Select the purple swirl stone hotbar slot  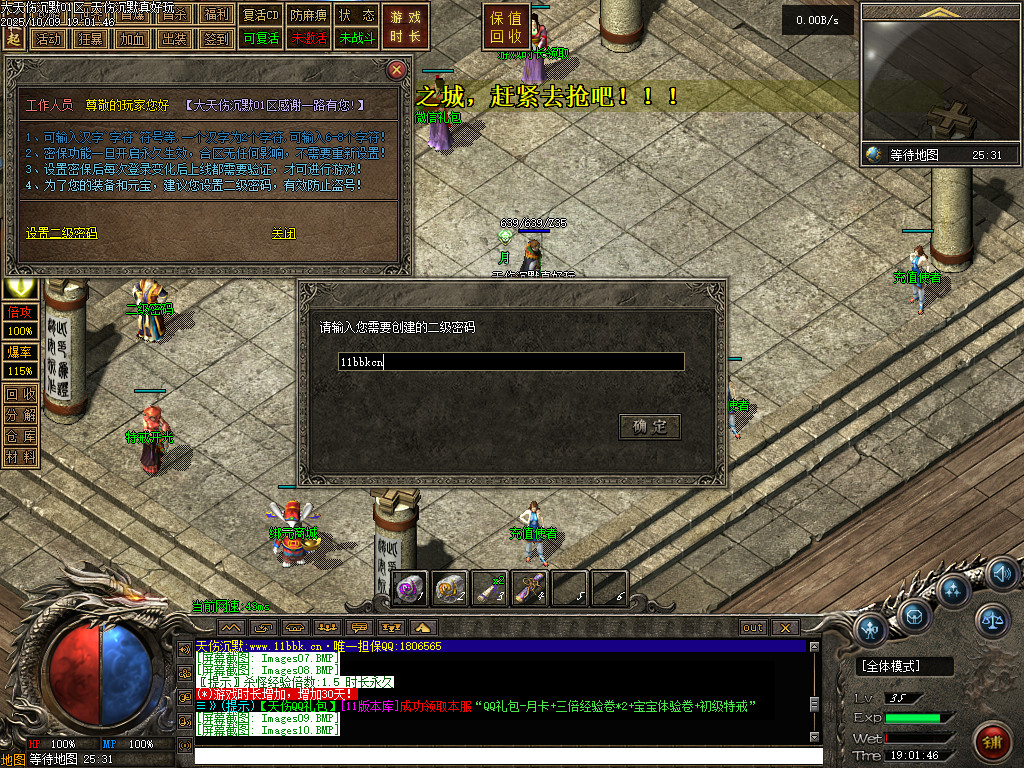(411, 588)
